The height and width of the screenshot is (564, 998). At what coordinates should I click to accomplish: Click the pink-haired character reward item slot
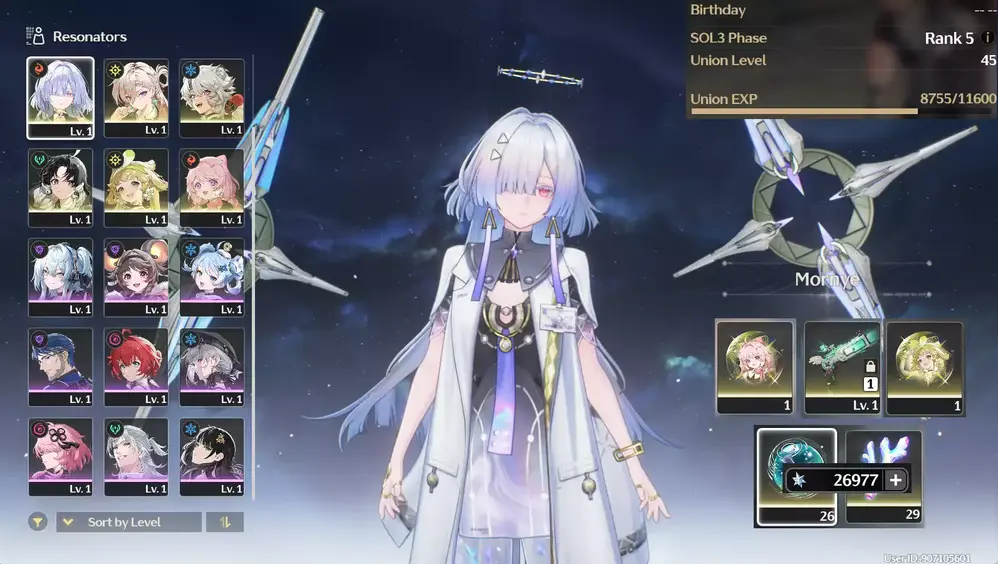[x=755, y=367]
